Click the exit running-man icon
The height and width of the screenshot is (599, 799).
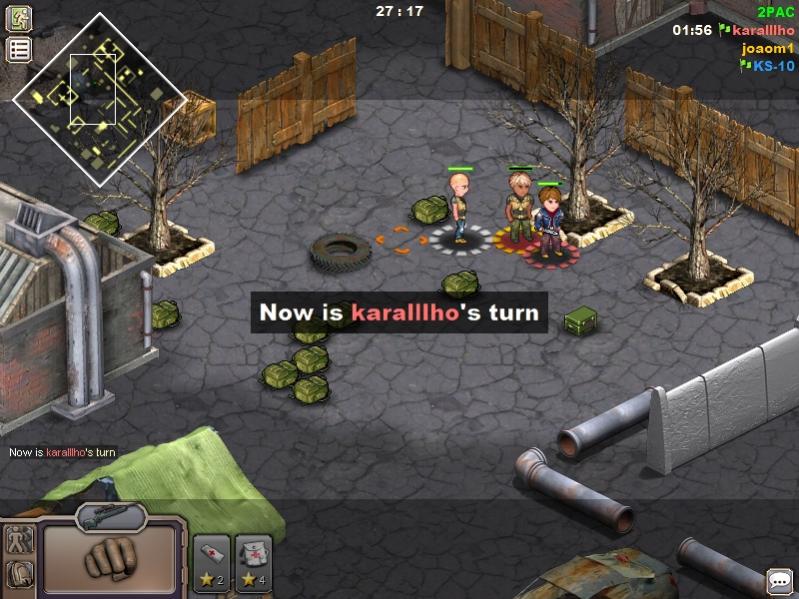coord(19,18)
